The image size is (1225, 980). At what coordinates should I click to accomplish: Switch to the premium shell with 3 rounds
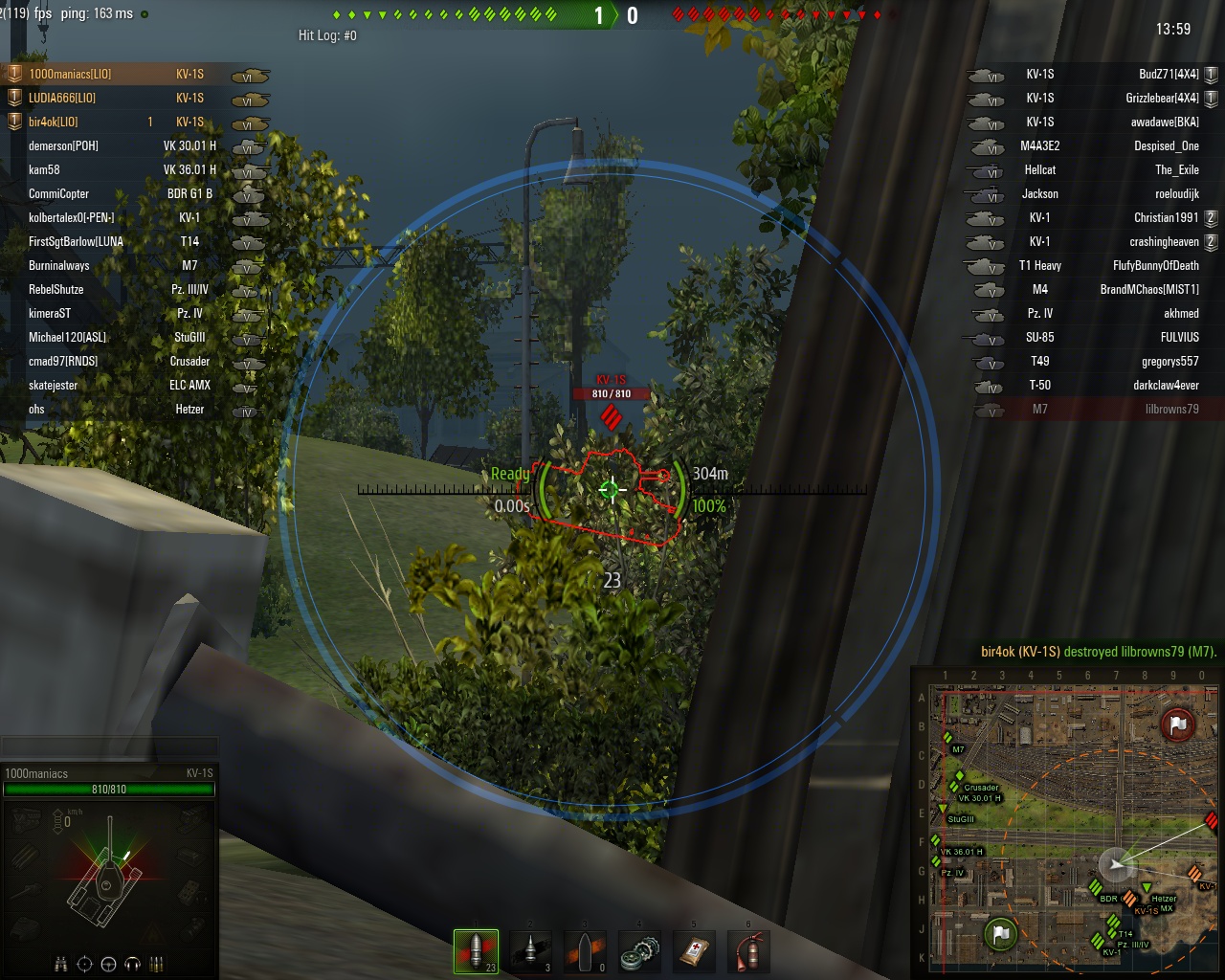coord(530,950)
